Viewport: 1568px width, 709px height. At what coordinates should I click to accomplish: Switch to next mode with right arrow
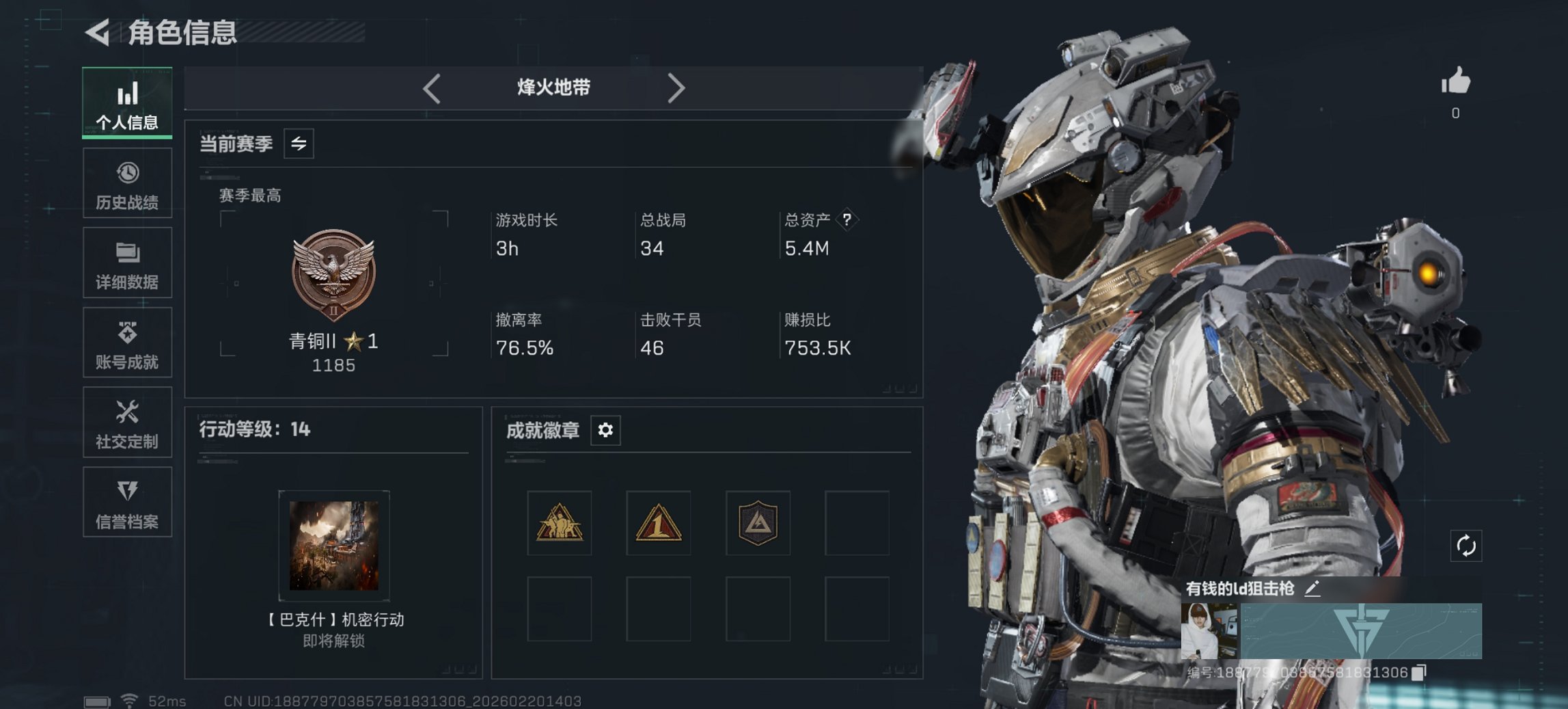[677, 88]
